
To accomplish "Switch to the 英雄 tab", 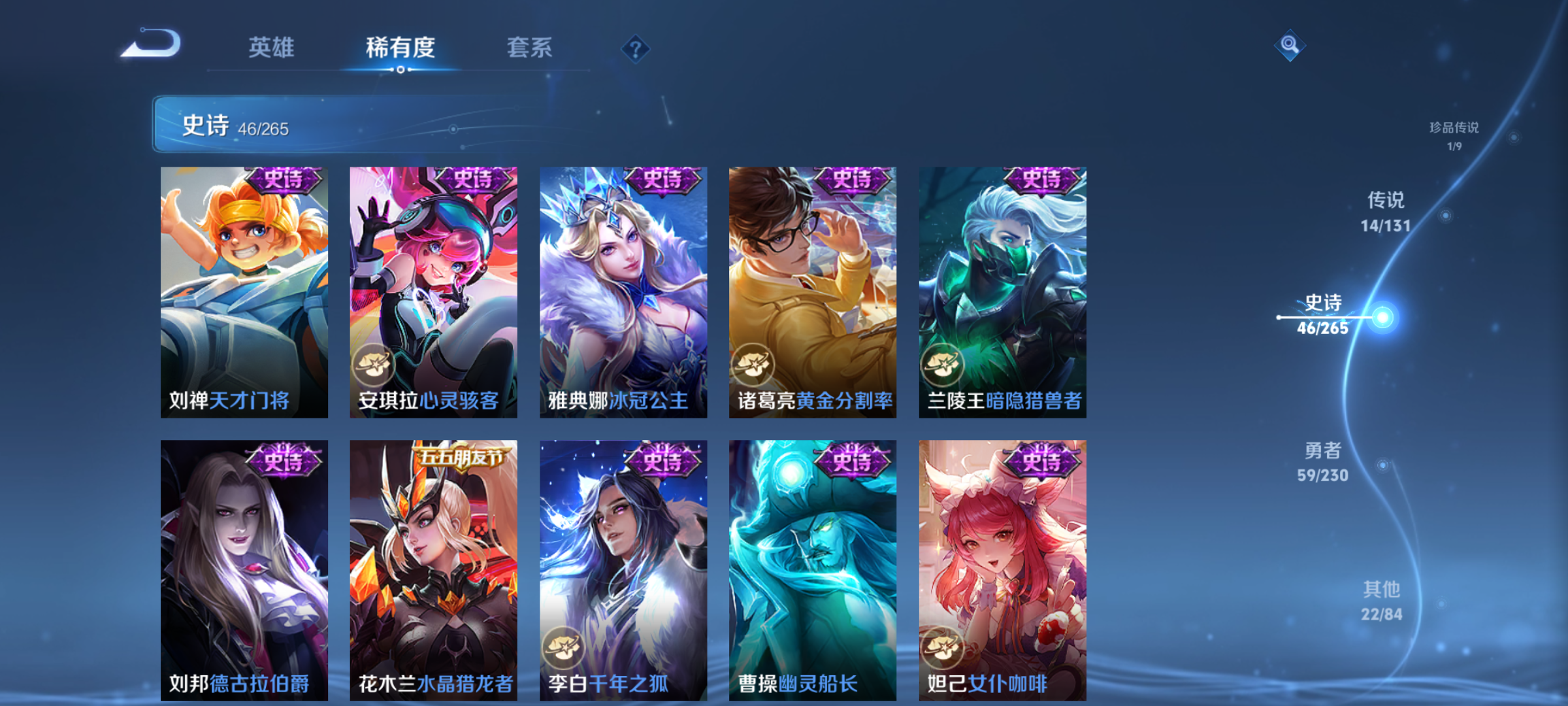I will (x=271, y=48).
